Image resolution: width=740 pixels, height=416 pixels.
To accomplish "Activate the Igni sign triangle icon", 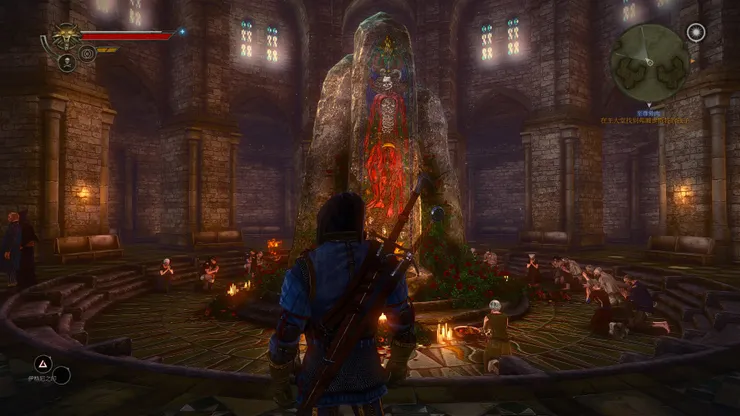I will pos(43,363).
